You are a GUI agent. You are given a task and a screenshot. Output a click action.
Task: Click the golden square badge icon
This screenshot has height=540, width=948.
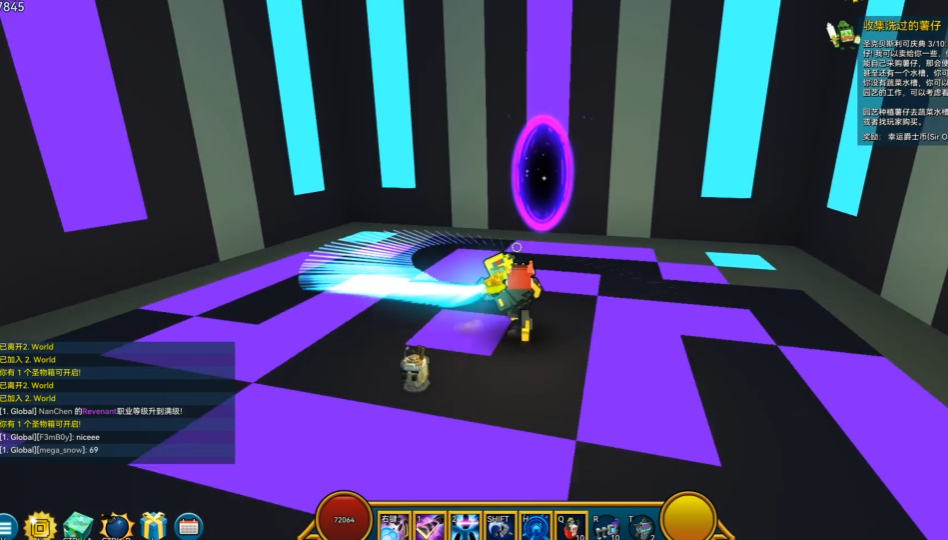41,526
